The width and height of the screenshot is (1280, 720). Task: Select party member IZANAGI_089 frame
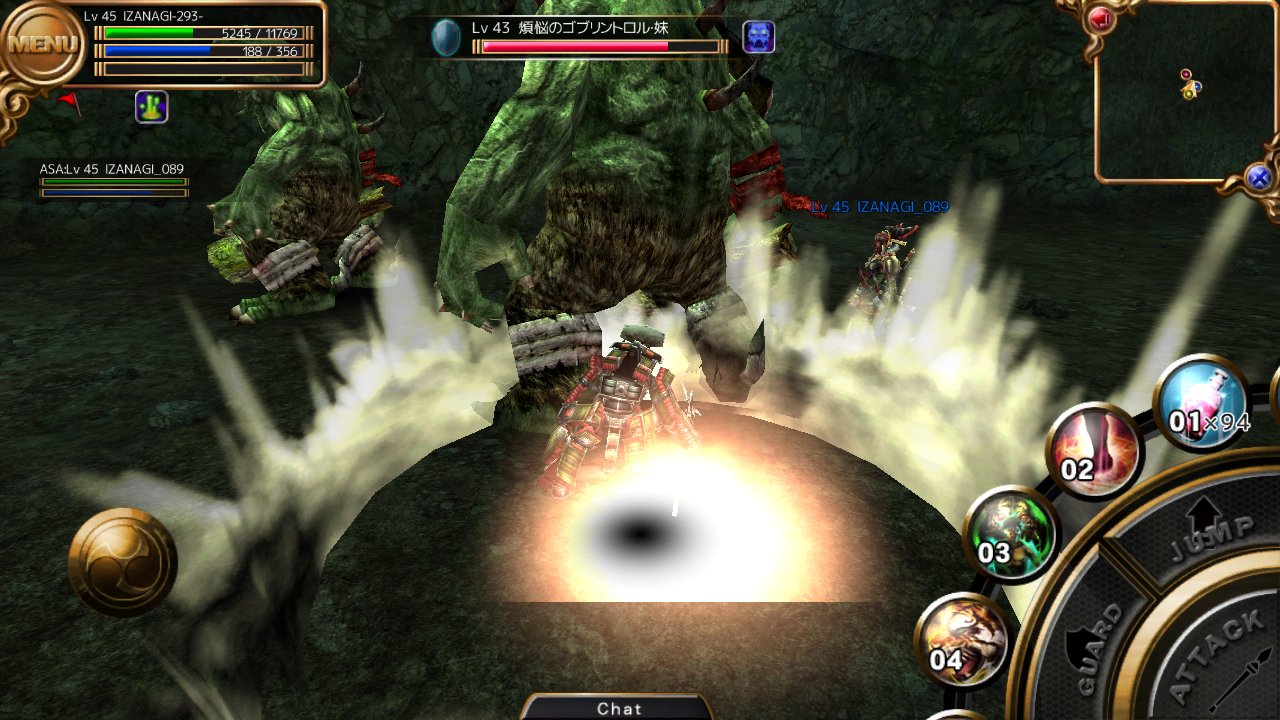[x=113, y=180]
